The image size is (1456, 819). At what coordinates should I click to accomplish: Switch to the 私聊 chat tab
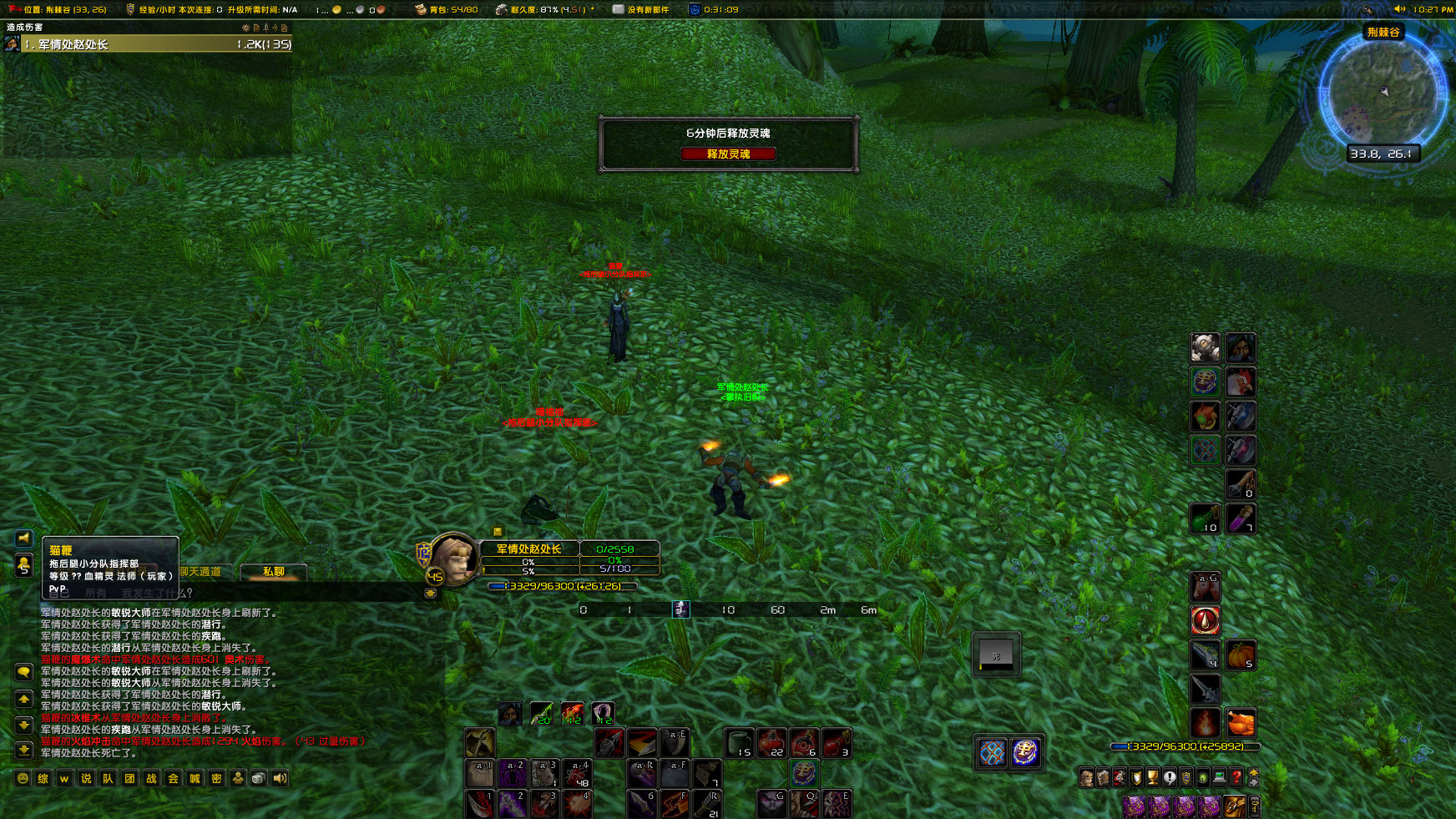[x=275, y=573]
